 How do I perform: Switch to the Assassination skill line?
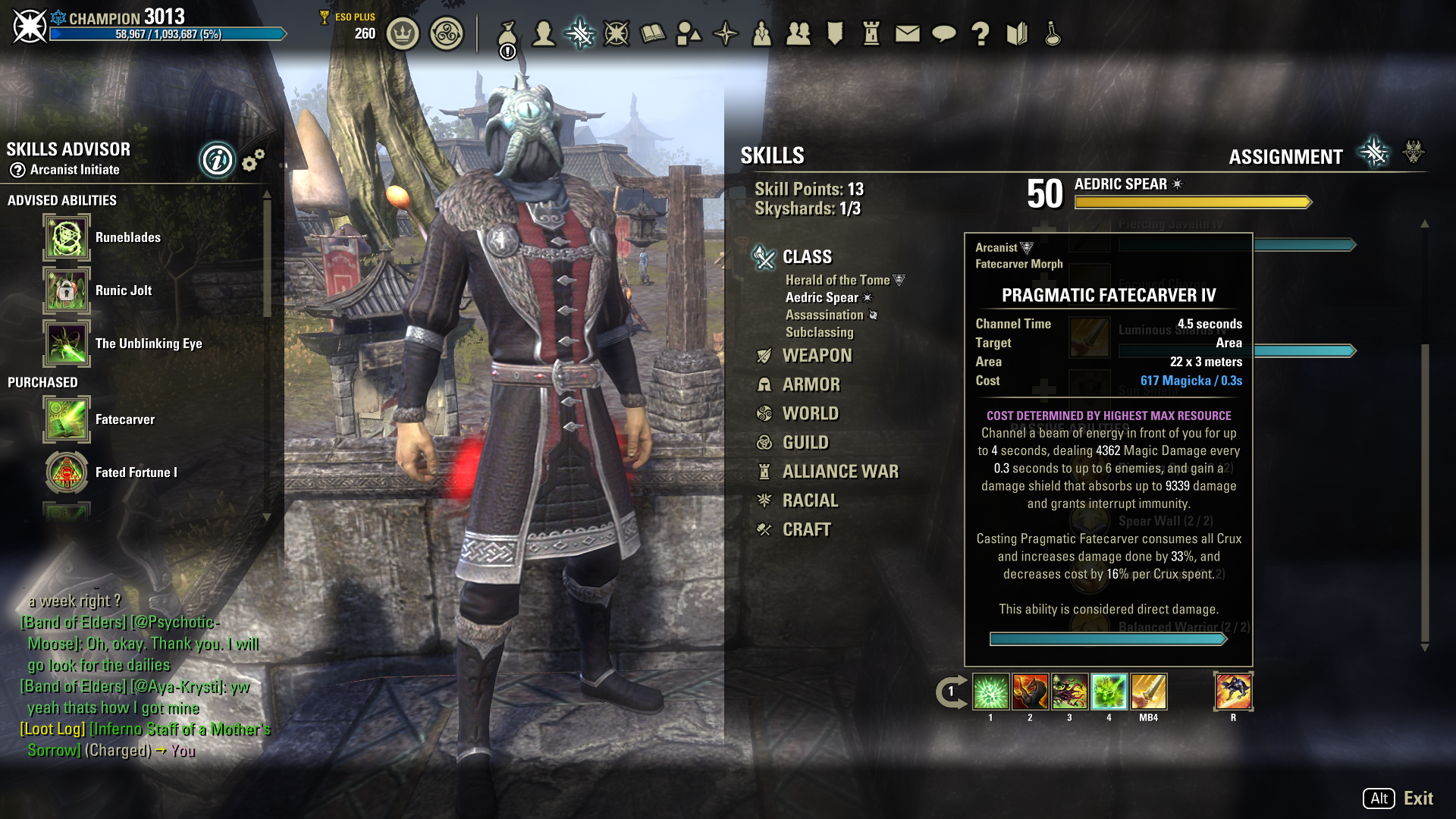pyautogui.click(x=824, y=315)
